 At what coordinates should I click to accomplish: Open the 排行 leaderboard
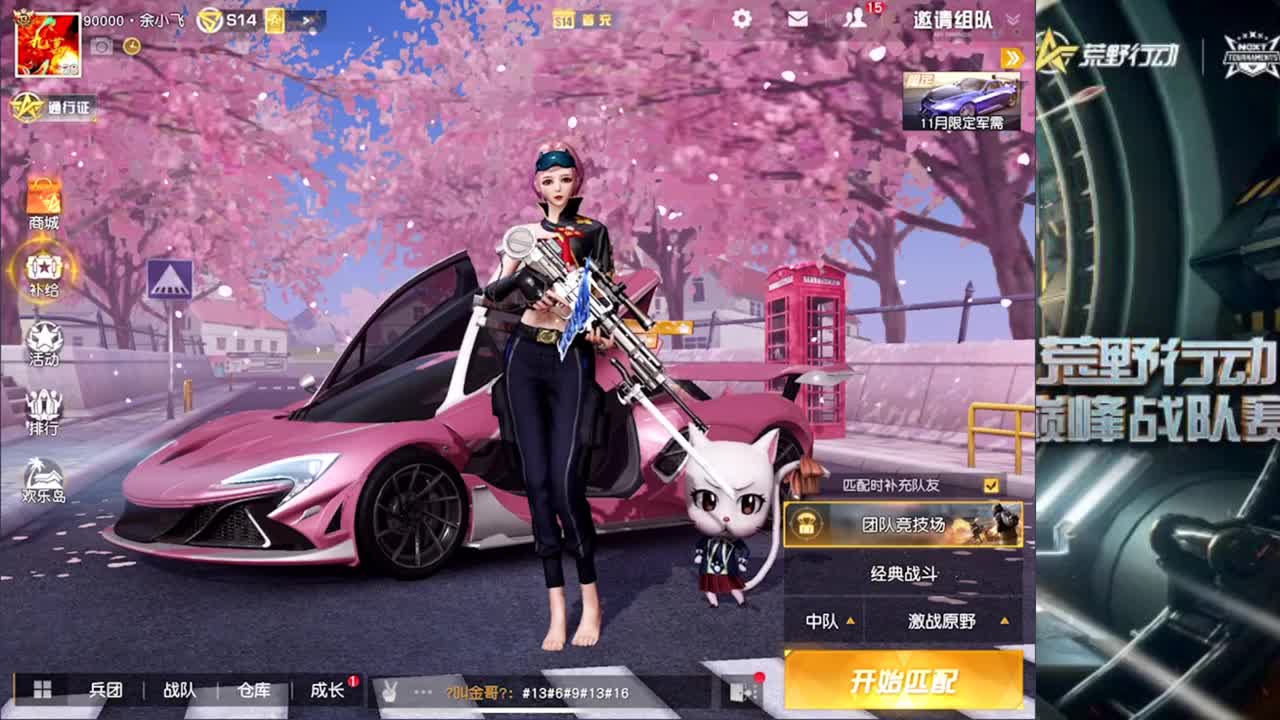[41, 413]
